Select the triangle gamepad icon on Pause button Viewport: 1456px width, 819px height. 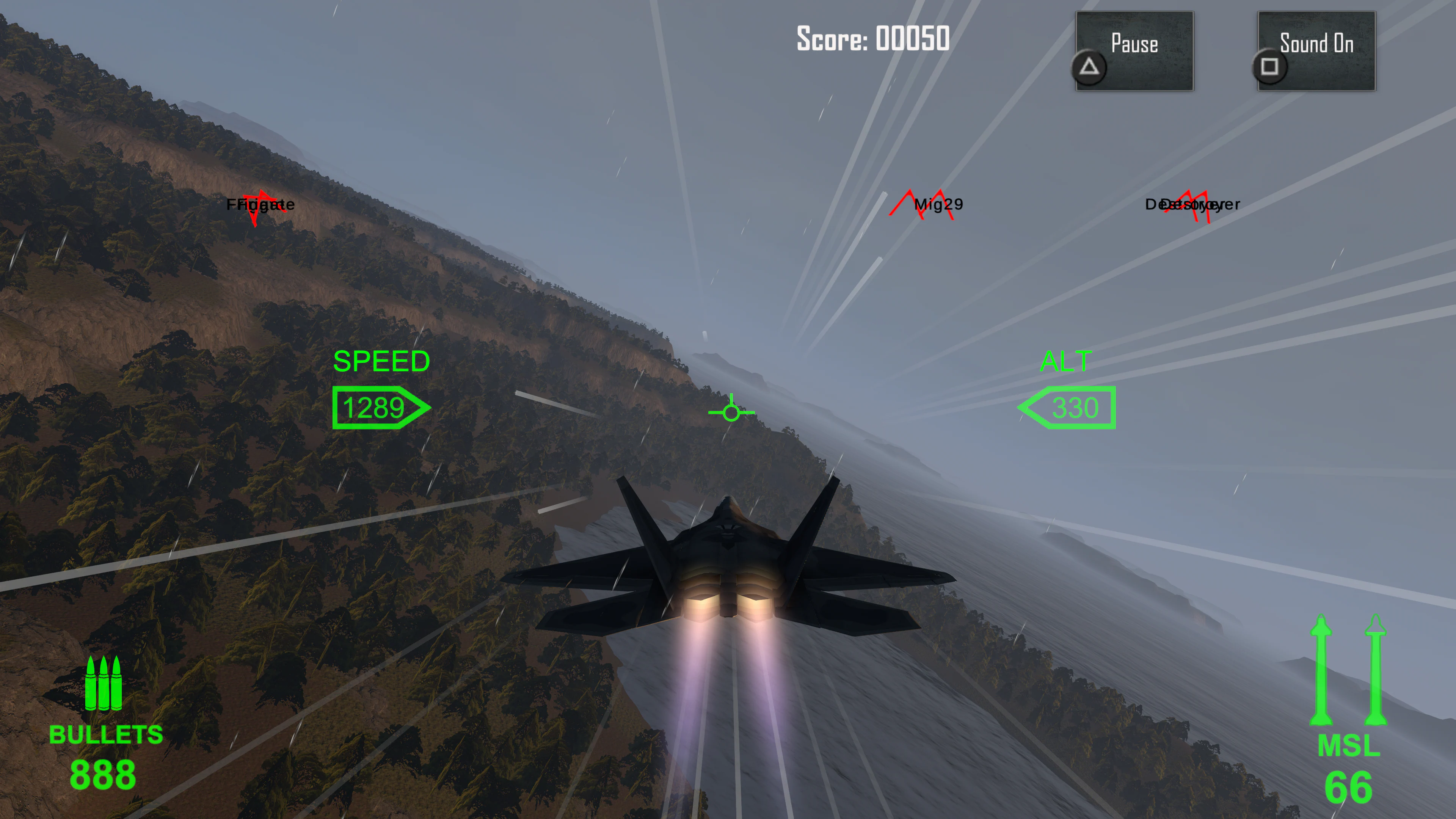point(1089,68)
